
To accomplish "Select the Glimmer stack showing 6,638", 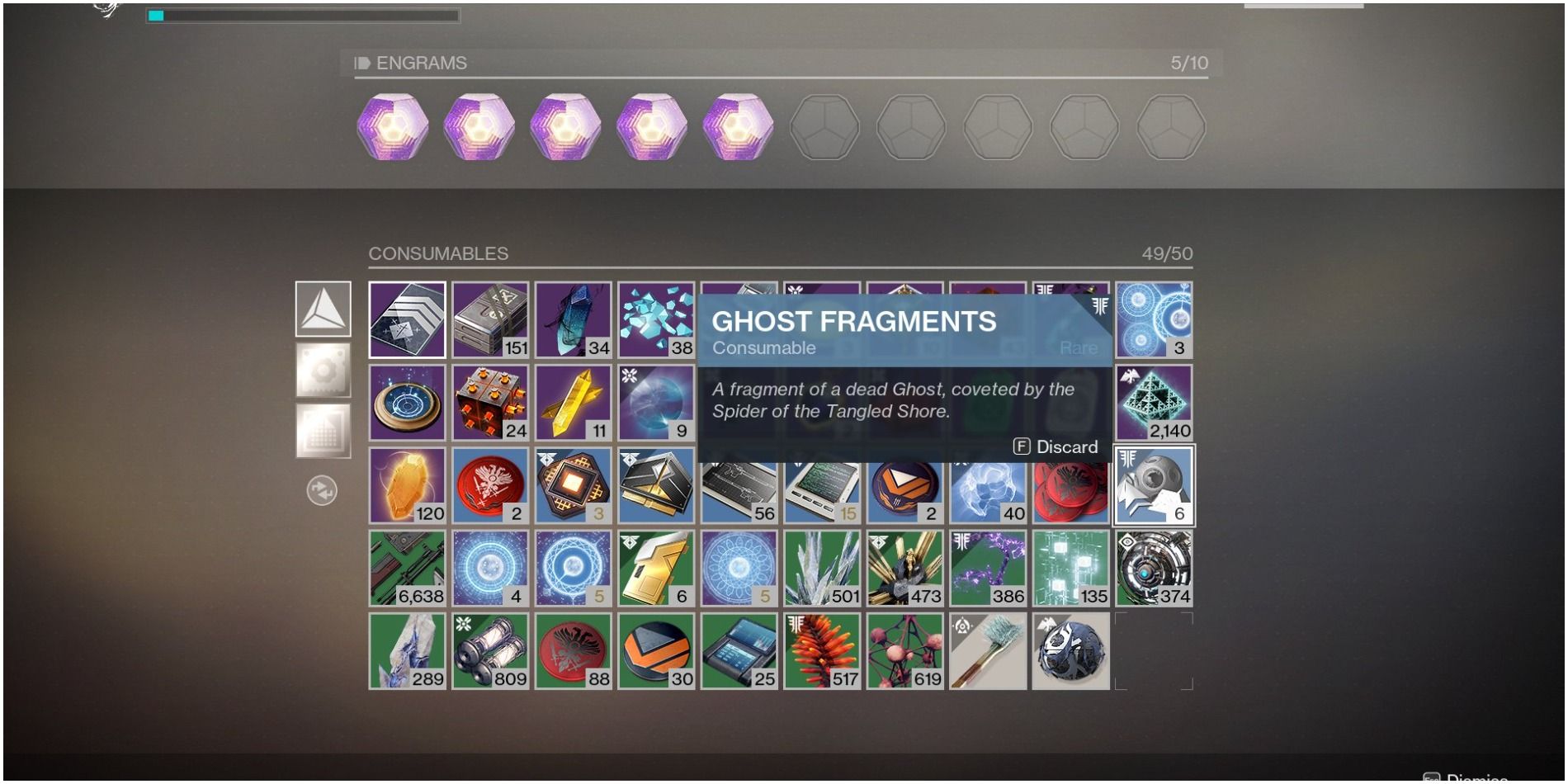I will (407, 567).
